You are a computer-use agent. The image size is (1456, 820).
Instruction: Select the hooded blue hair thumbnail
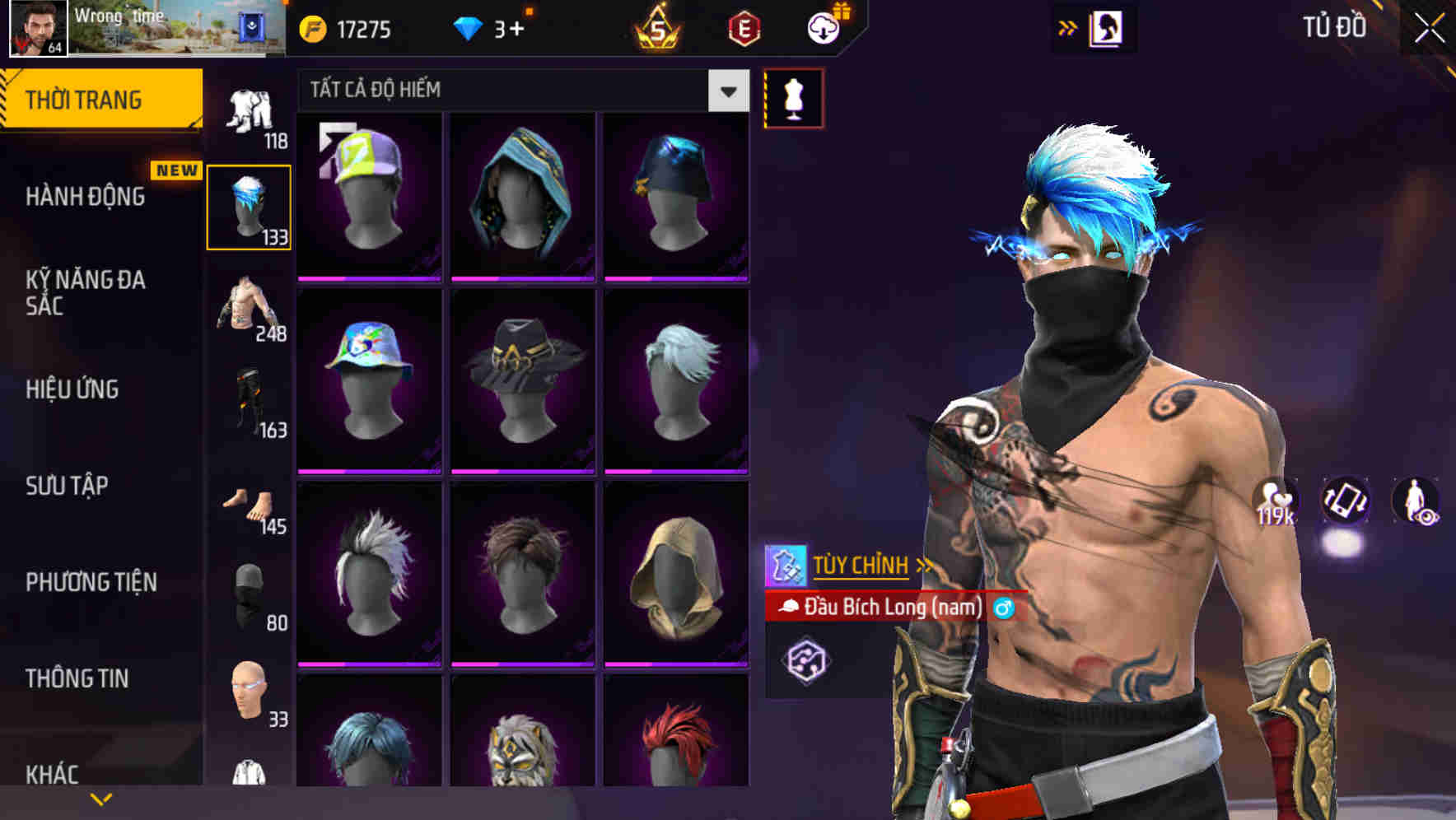[x=523, y=193]
